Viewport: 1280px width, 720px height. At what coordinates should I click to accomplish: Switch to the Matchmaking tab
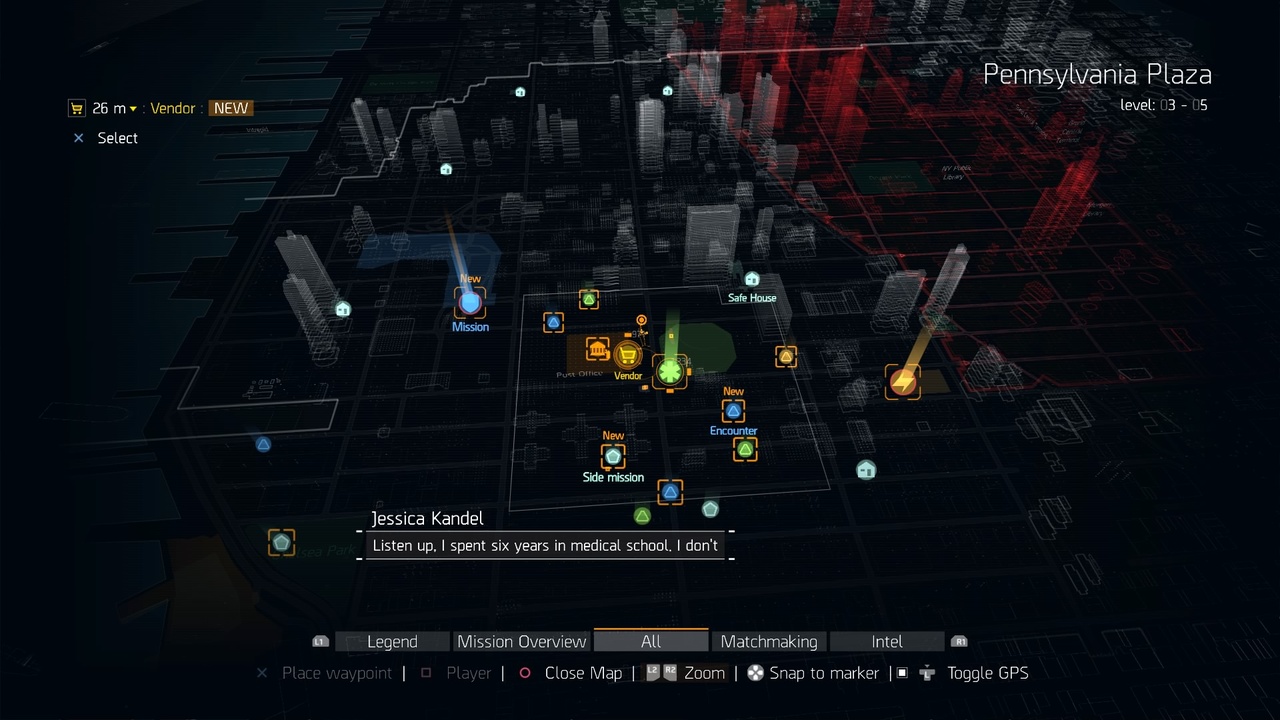click(x=769, y=642)
